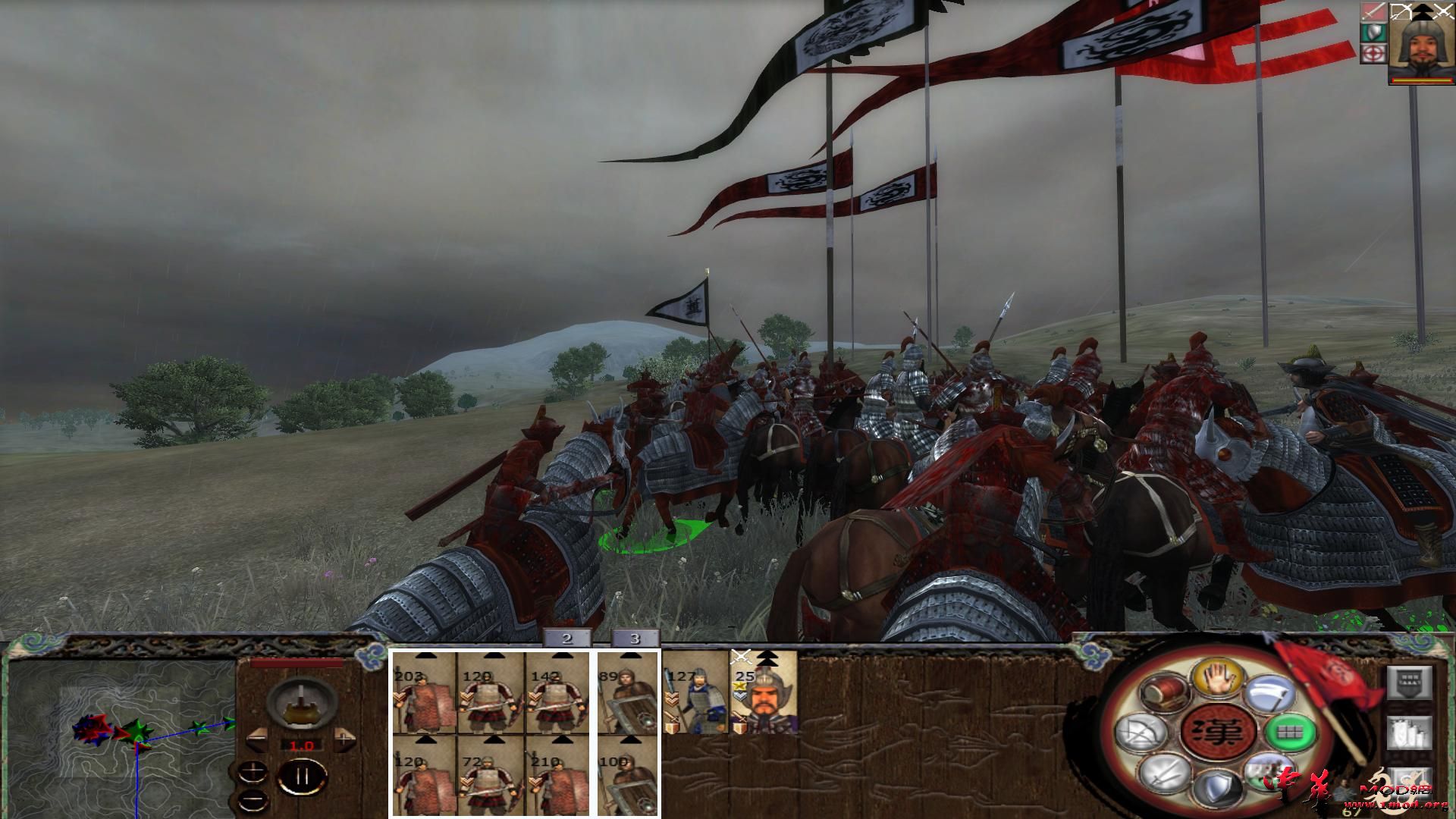The image size is (1456, 819).
Task: Click the war drum icon in the radial menu
Action: click(x=1163, y=691)
